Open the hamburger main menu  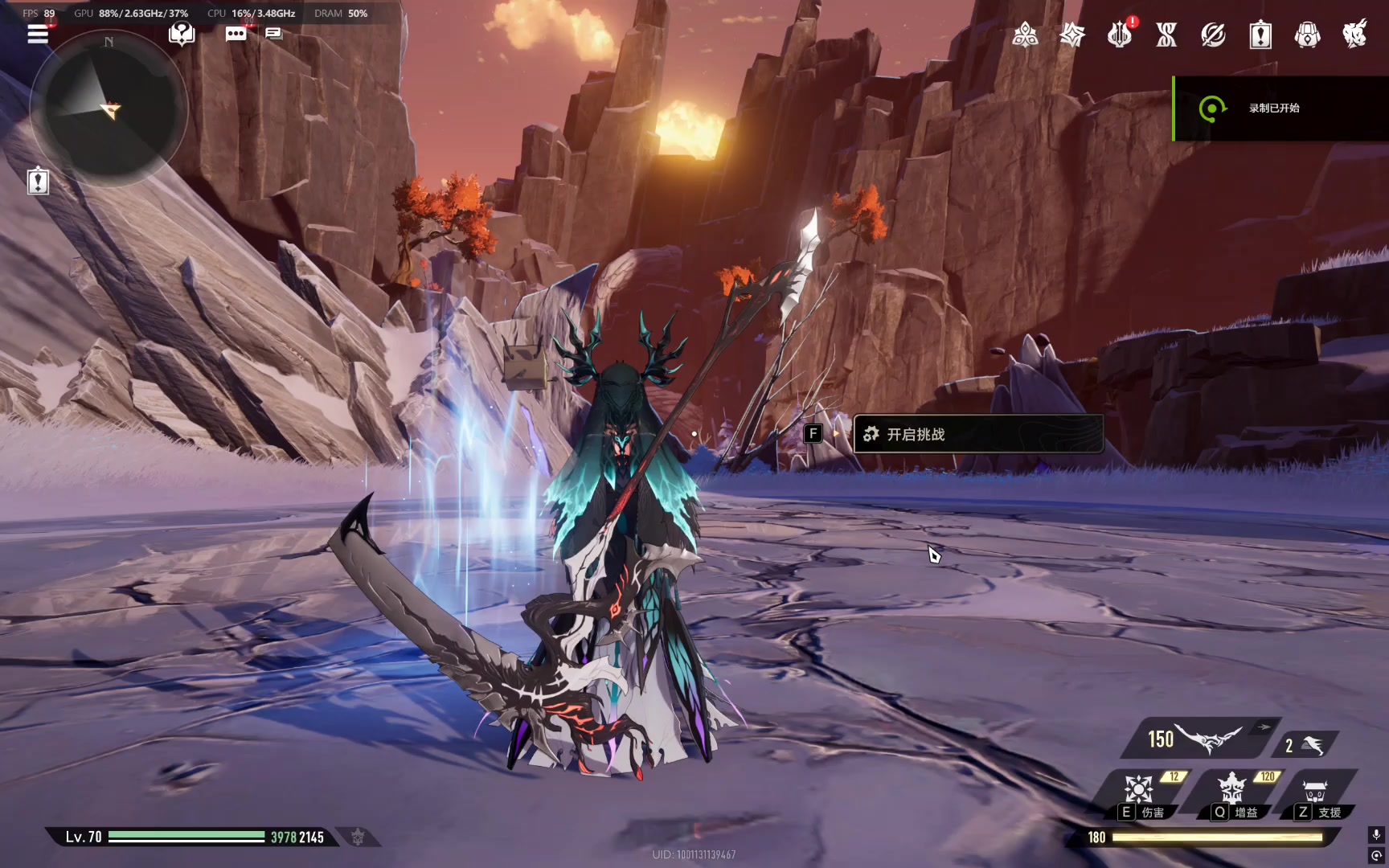pos(38,34)
